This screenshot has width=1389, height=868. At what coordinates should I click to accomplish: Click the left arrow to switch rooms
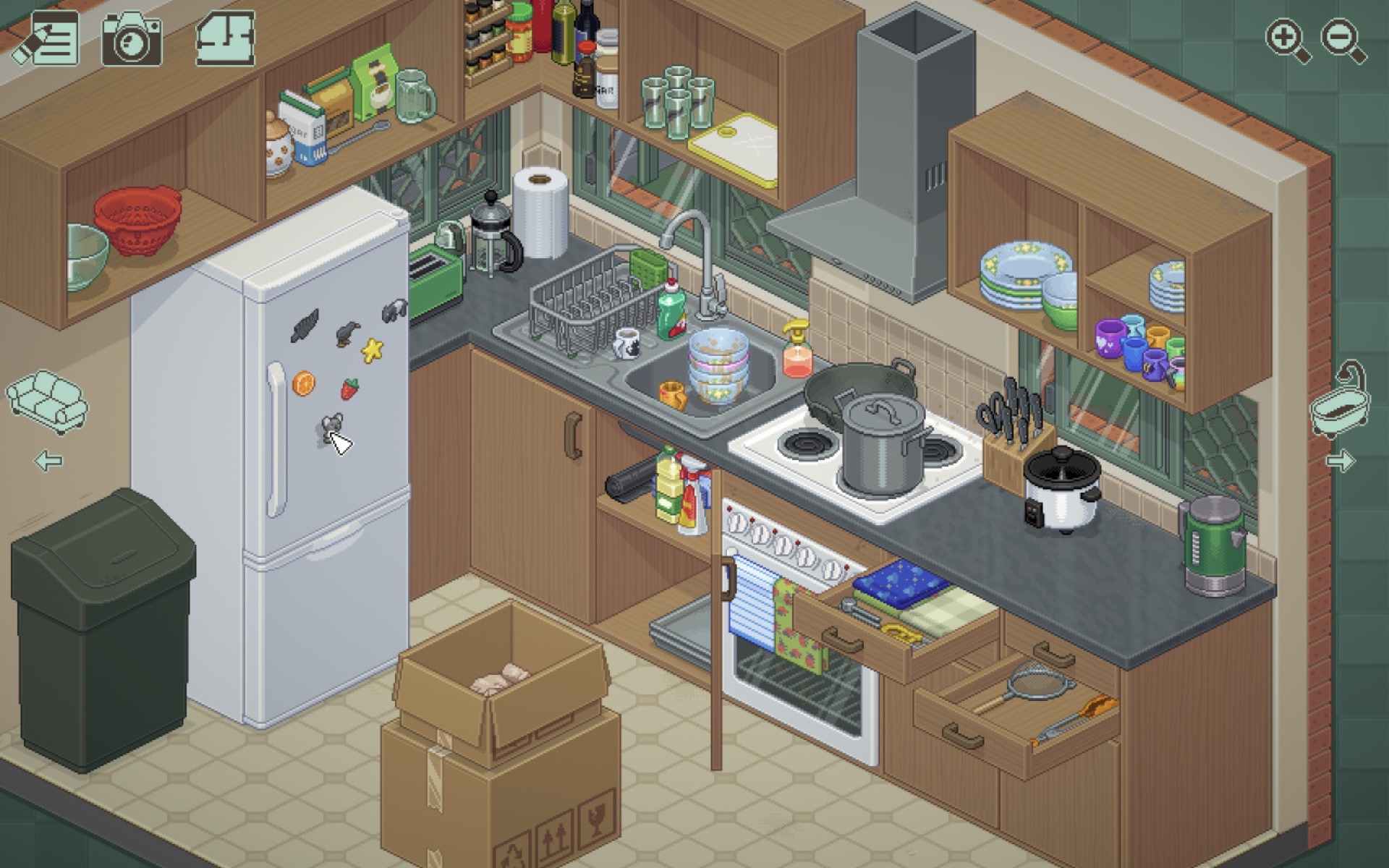[48, 461]
